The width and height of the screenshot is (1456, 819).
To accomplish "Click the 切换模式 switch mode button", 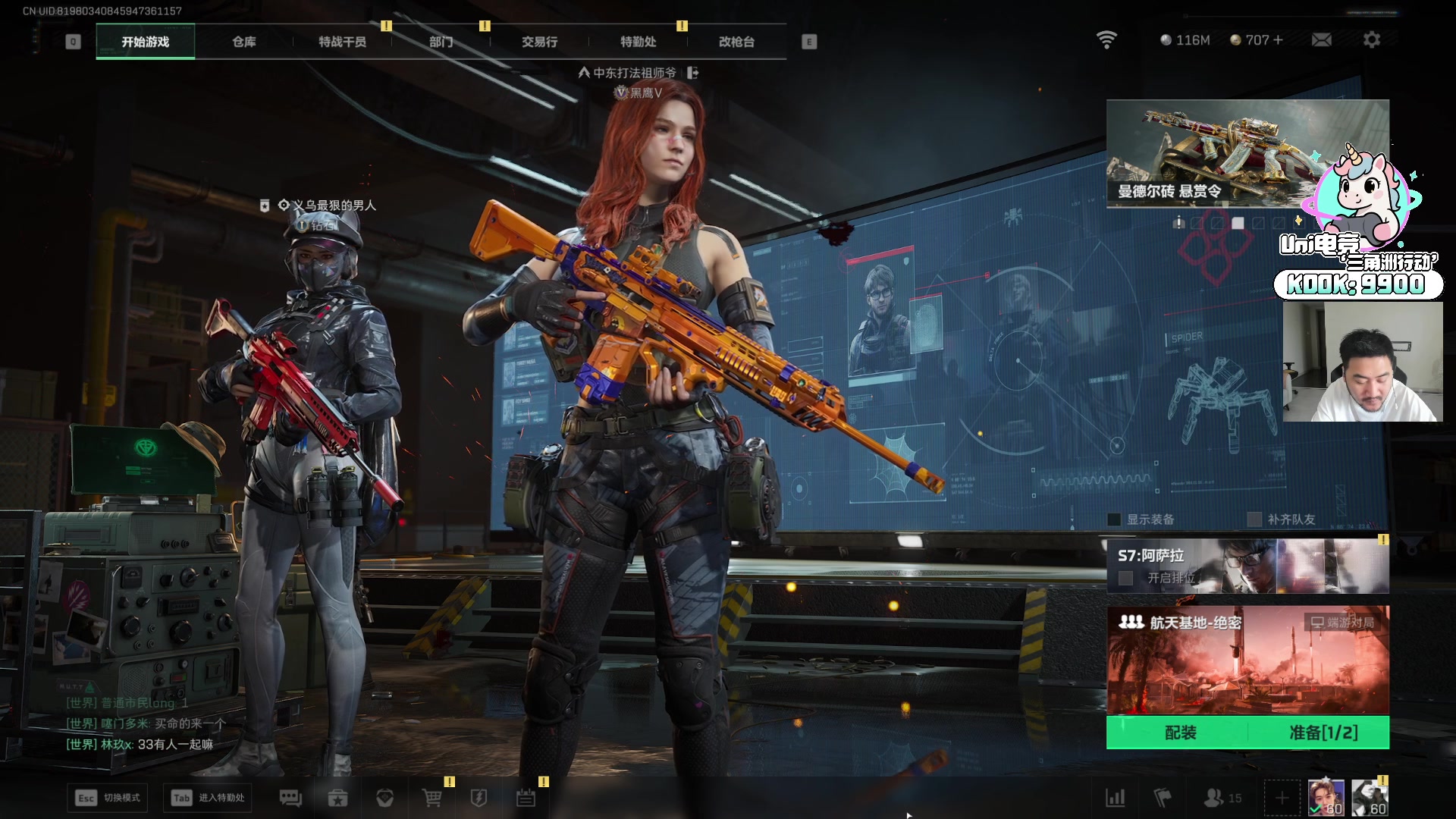I will tap(108, 798).
